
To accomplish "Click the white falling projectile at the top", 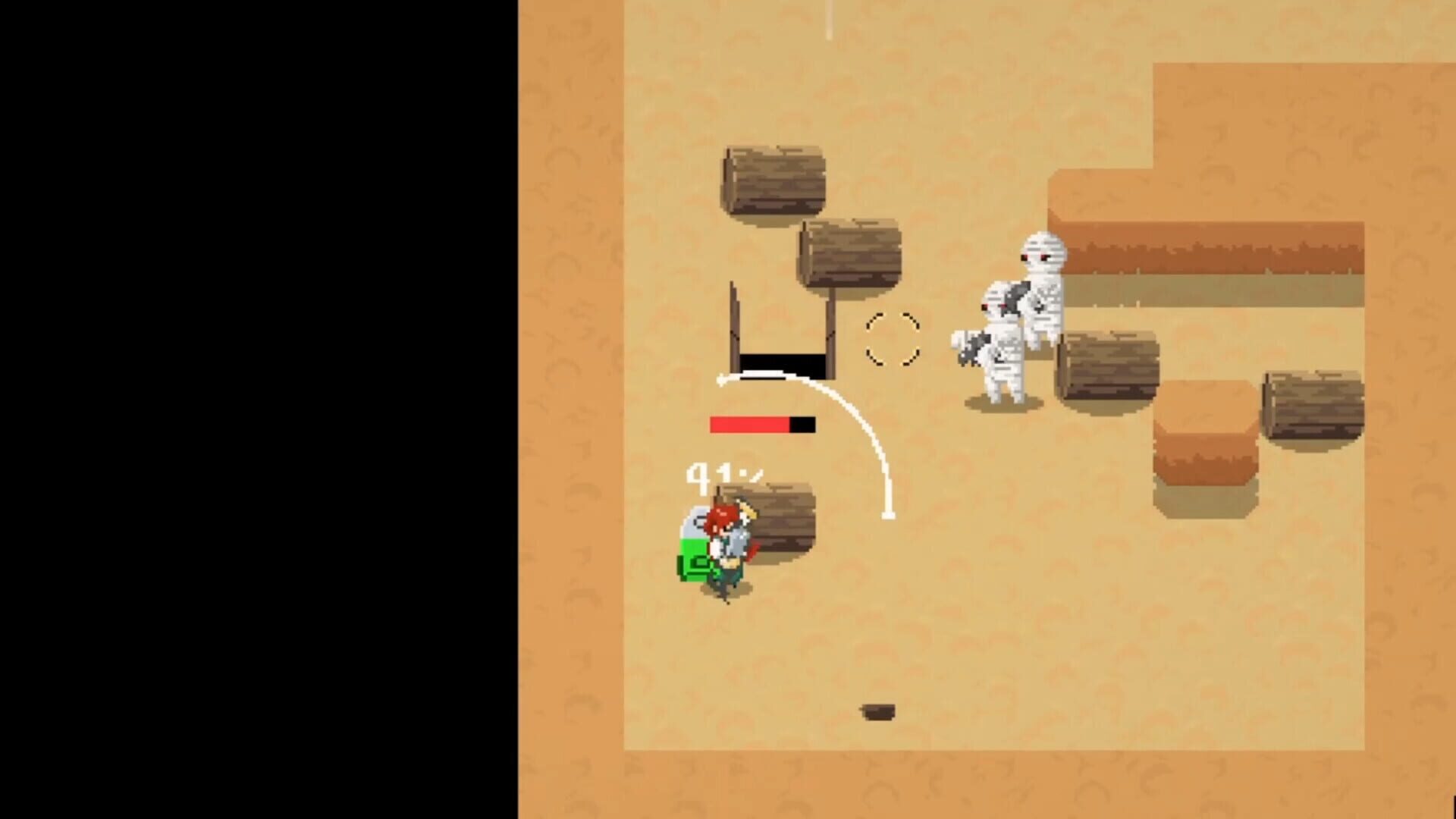I will [827, 19].
